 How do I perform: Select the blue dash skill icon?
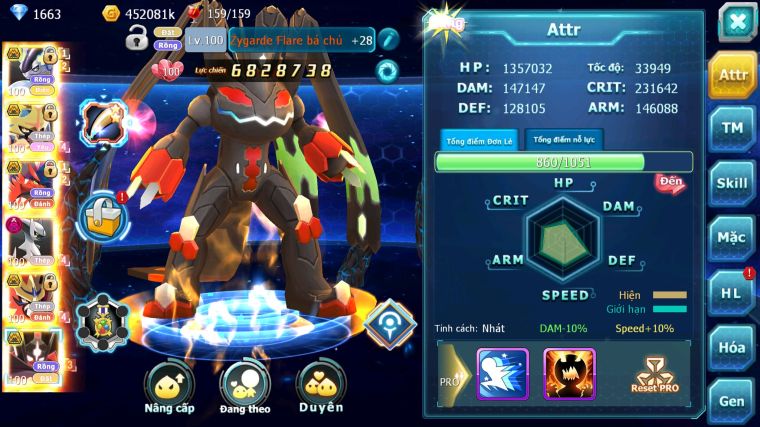[502, 374]
